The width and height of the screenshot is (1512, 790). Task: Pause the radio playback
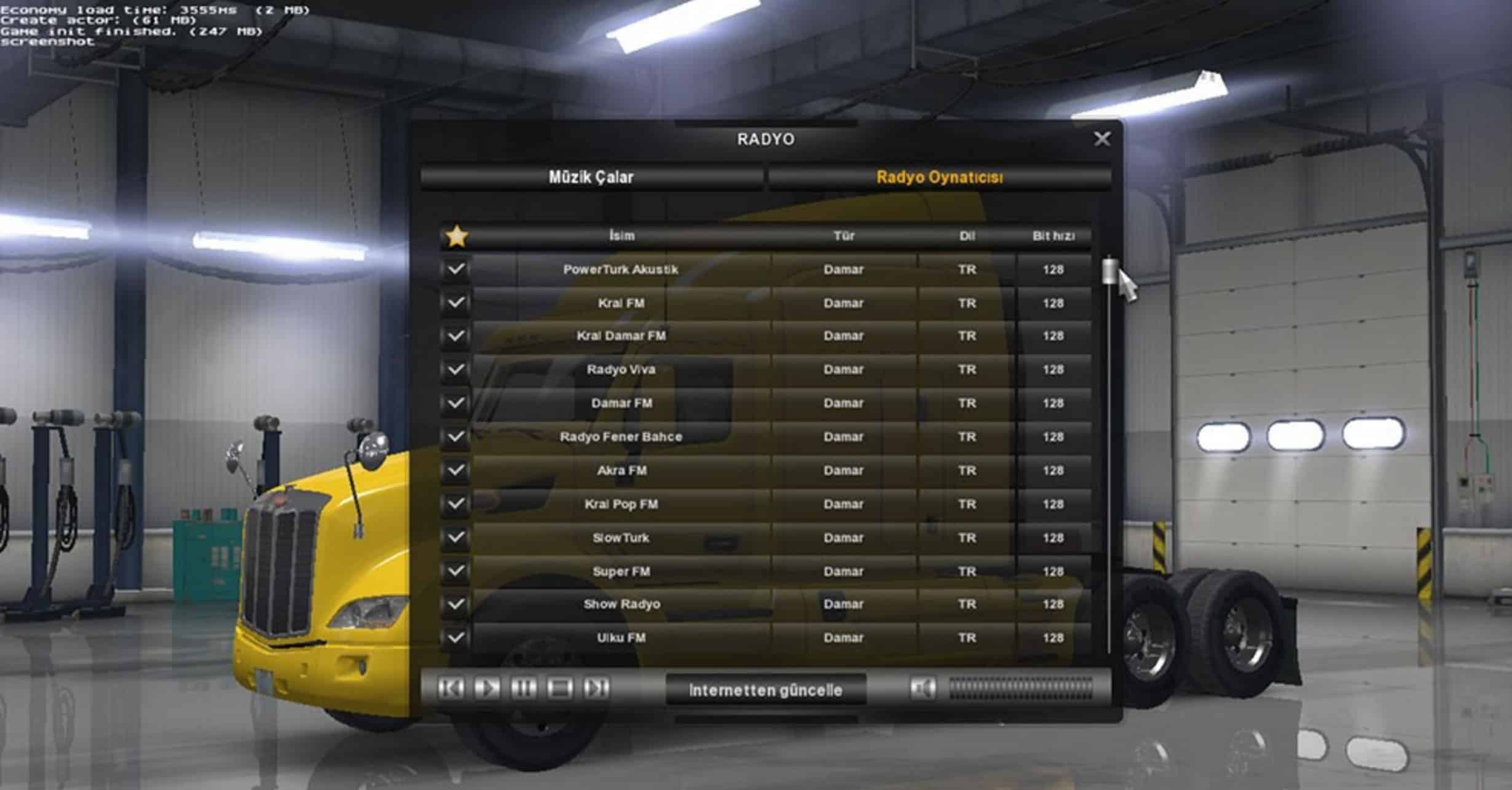[x=523, y=689]
